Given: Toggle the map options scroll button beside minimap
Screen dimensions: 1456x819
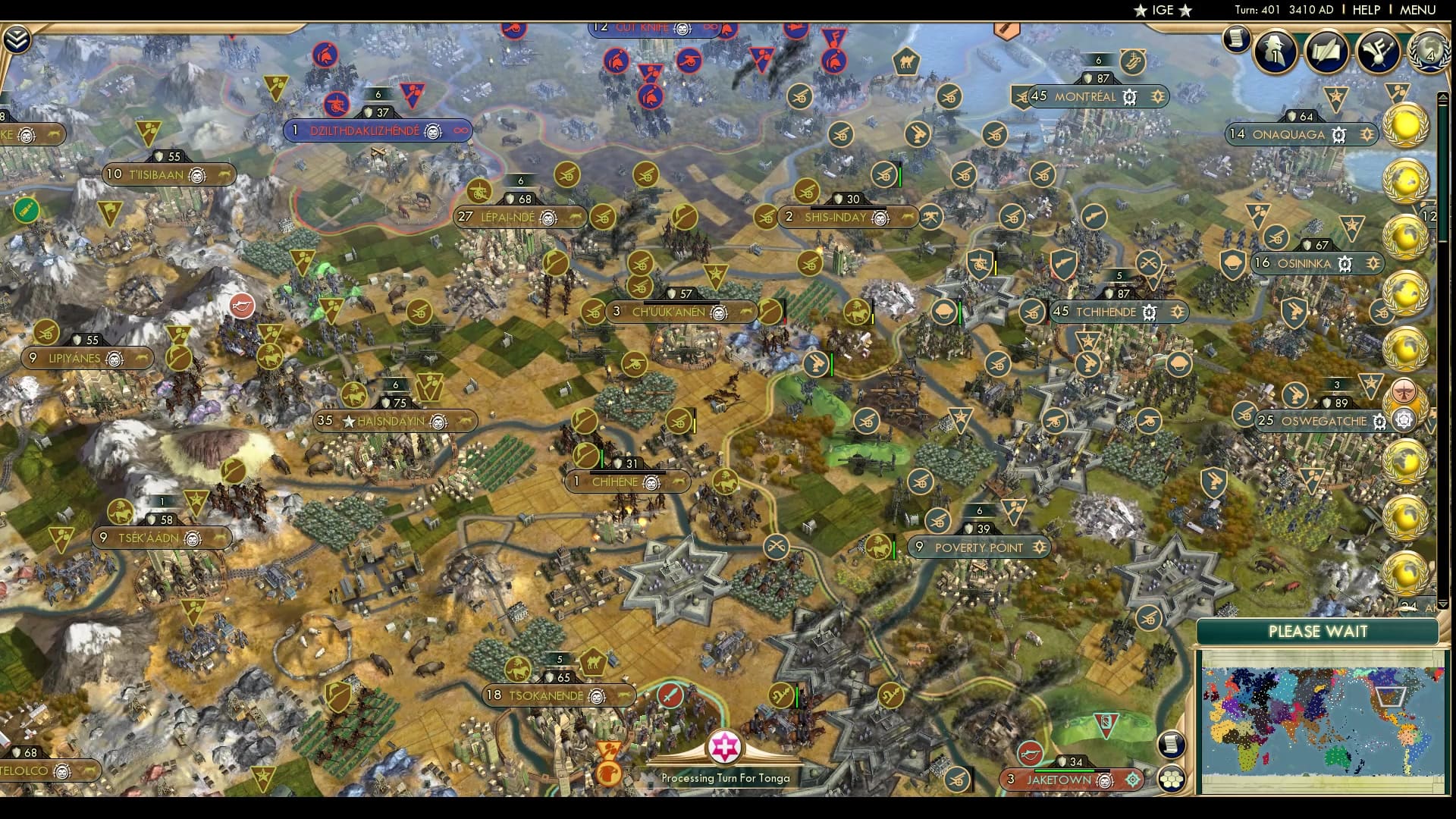Looking at the screenshot, I should tap(1172, 745).
